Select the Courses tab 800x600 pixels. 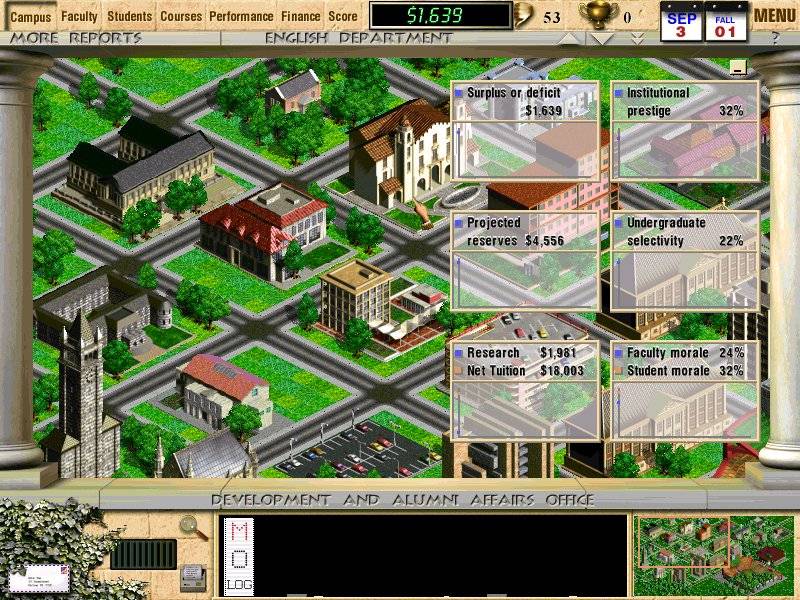click(x=181, y=16)
